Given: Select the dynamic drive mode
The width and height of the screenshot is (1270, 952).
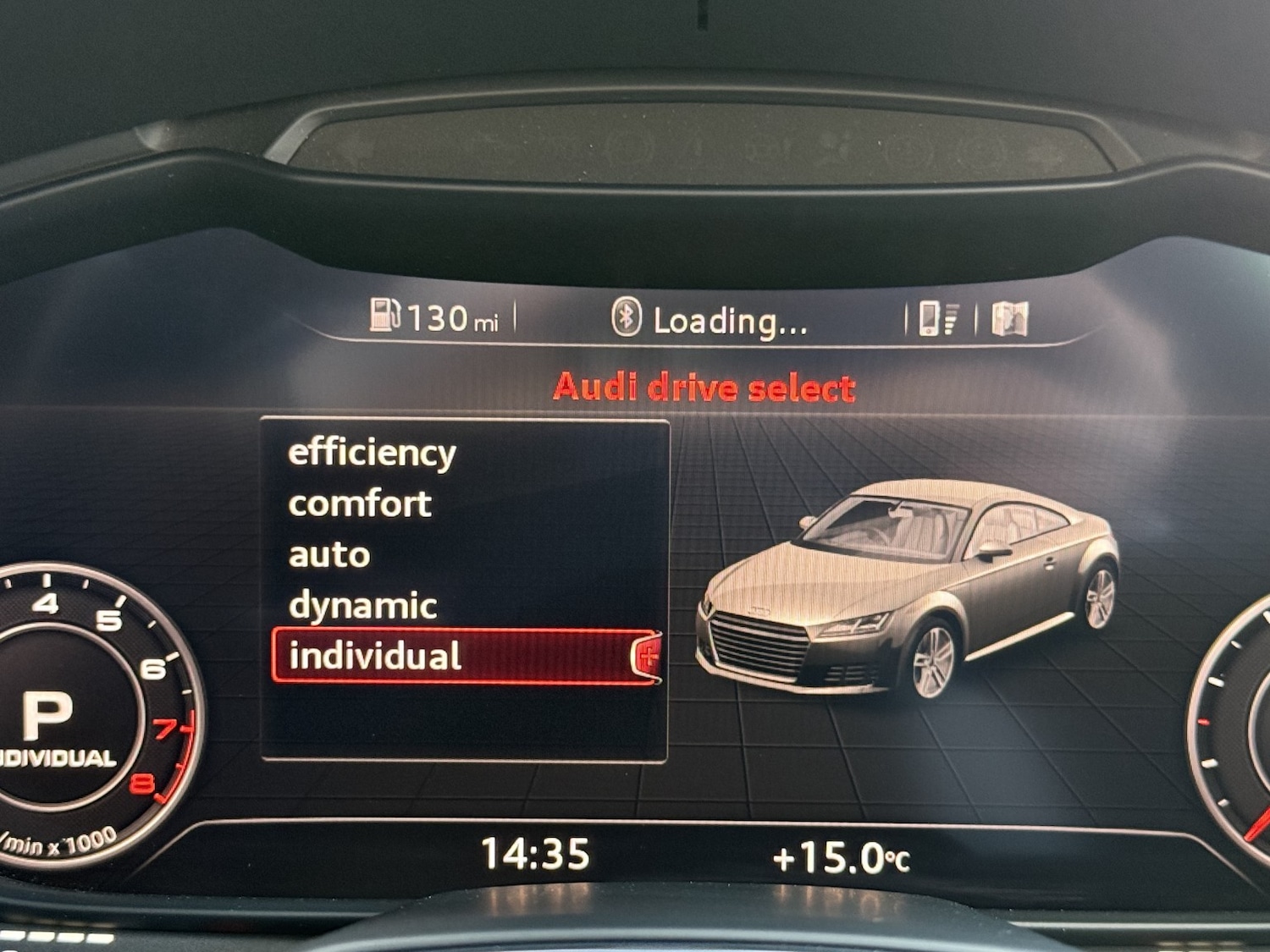Looking at the screenshot, I should click(x=362, y=605).
